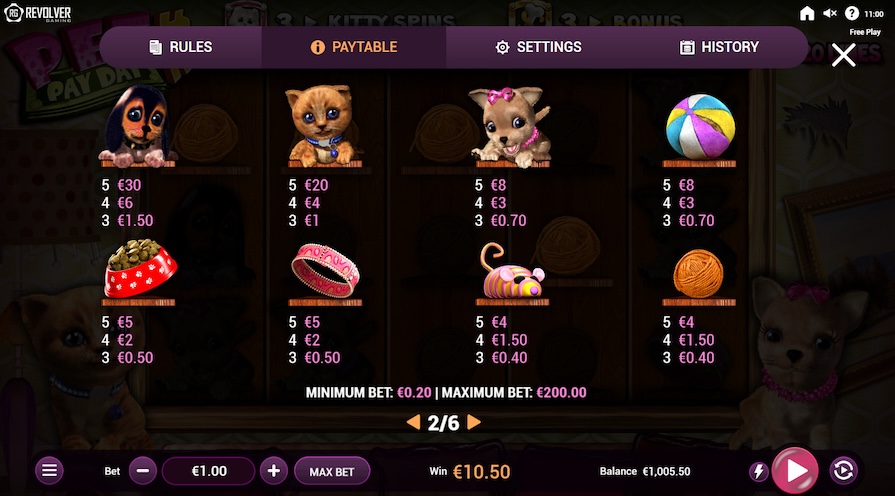This screenshot has width=895, height=496.
Task: Close the paytable overlay with the X
Action: [843, 55]
